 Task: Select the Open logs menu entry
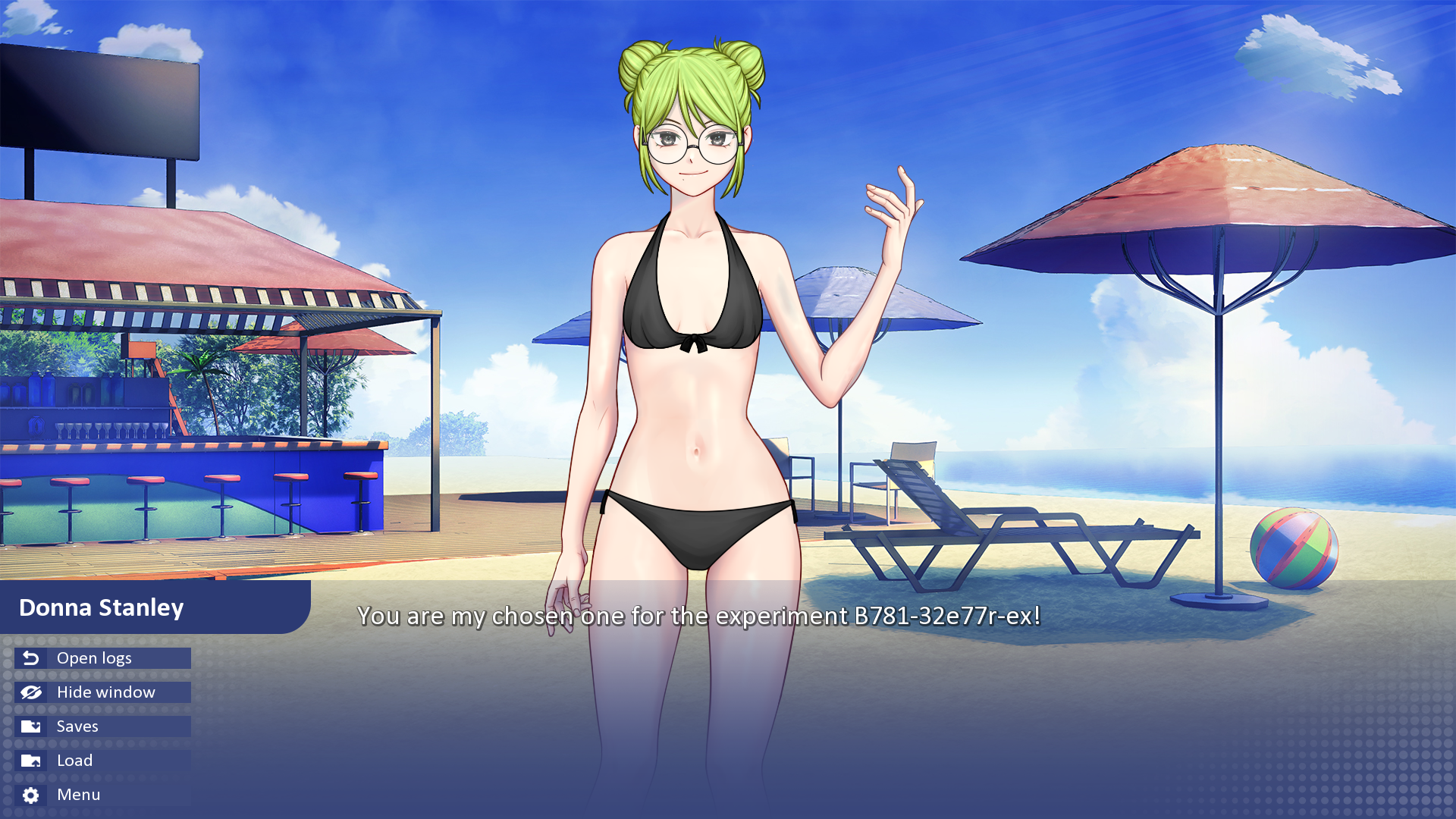coord(93,658)
